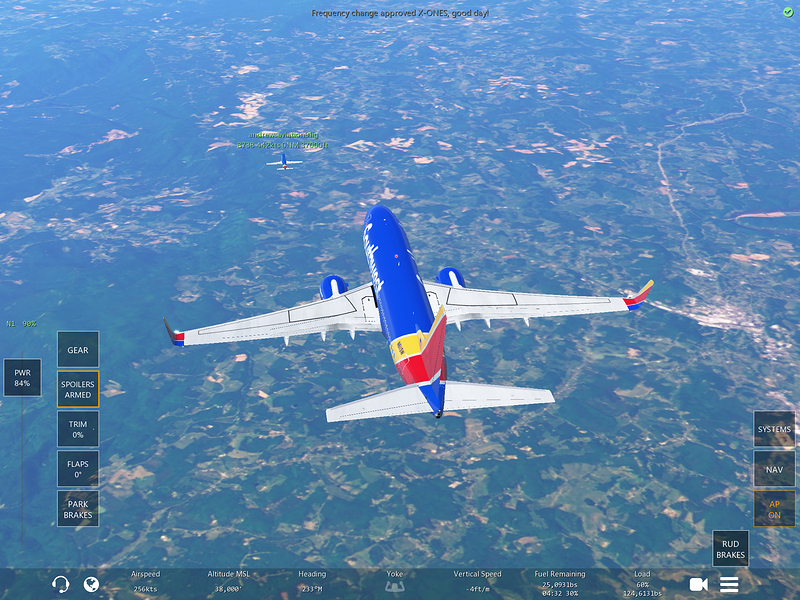Adjust the FLAPS 0° control
This screenshot has width=800, height=600.
coord(78,469)
